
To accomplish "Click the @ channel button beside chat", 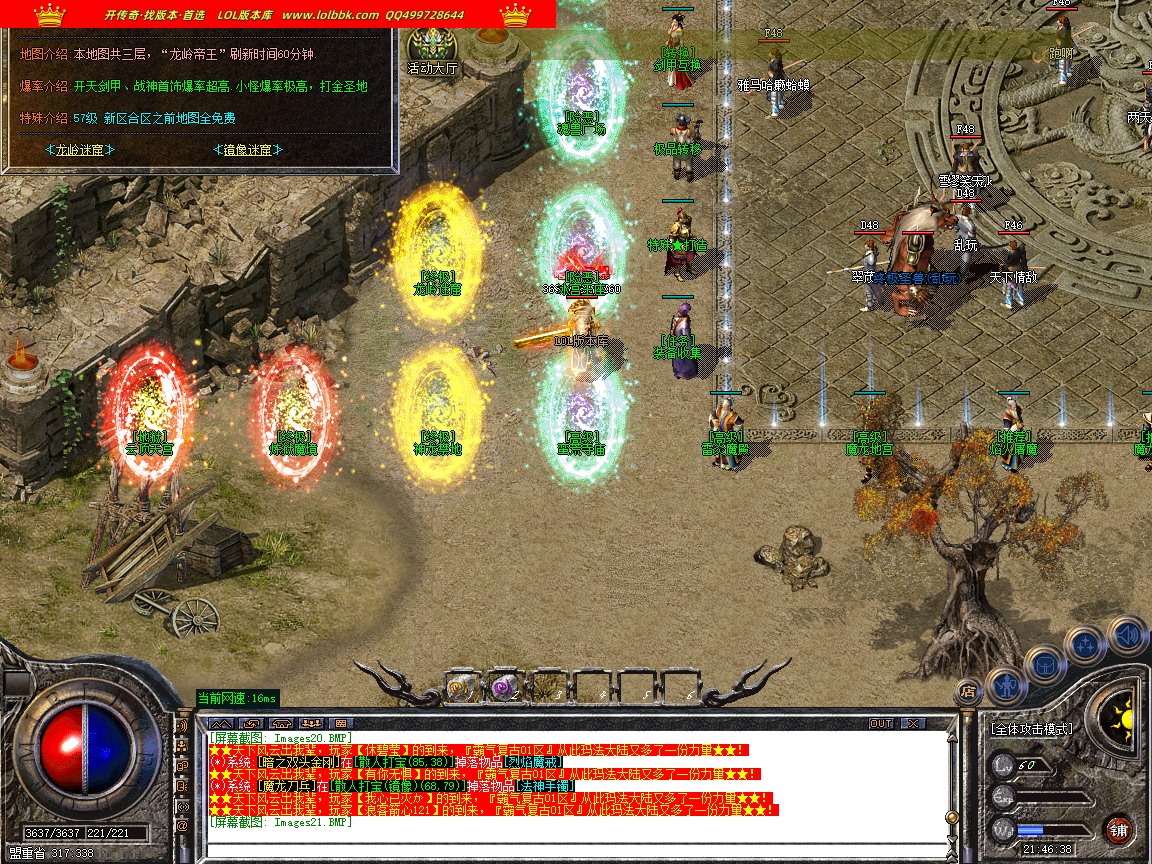I will (x=182, y=827).
